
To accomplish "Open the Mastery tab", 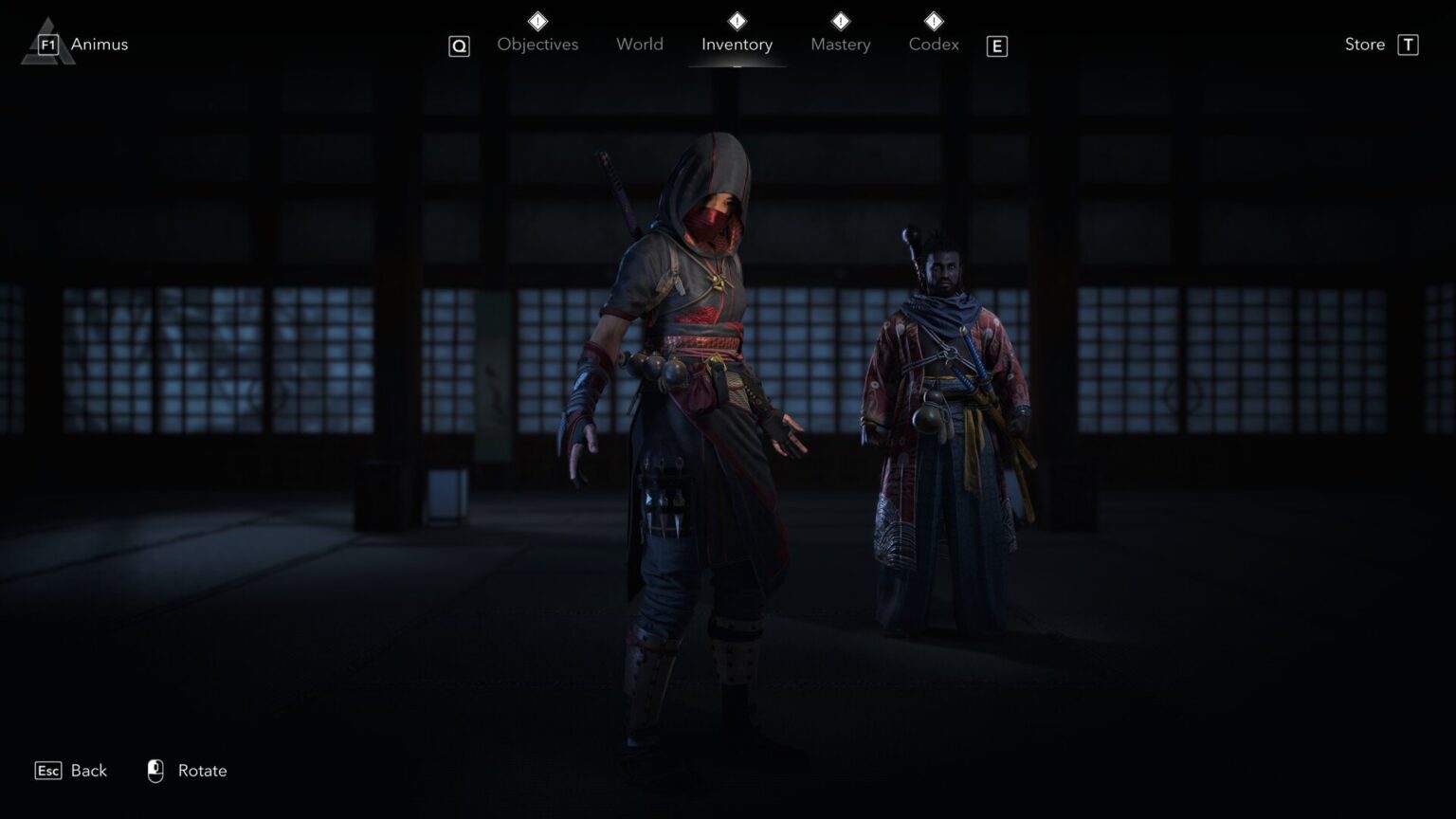I will pyautogui.click(x=840, y=44).
